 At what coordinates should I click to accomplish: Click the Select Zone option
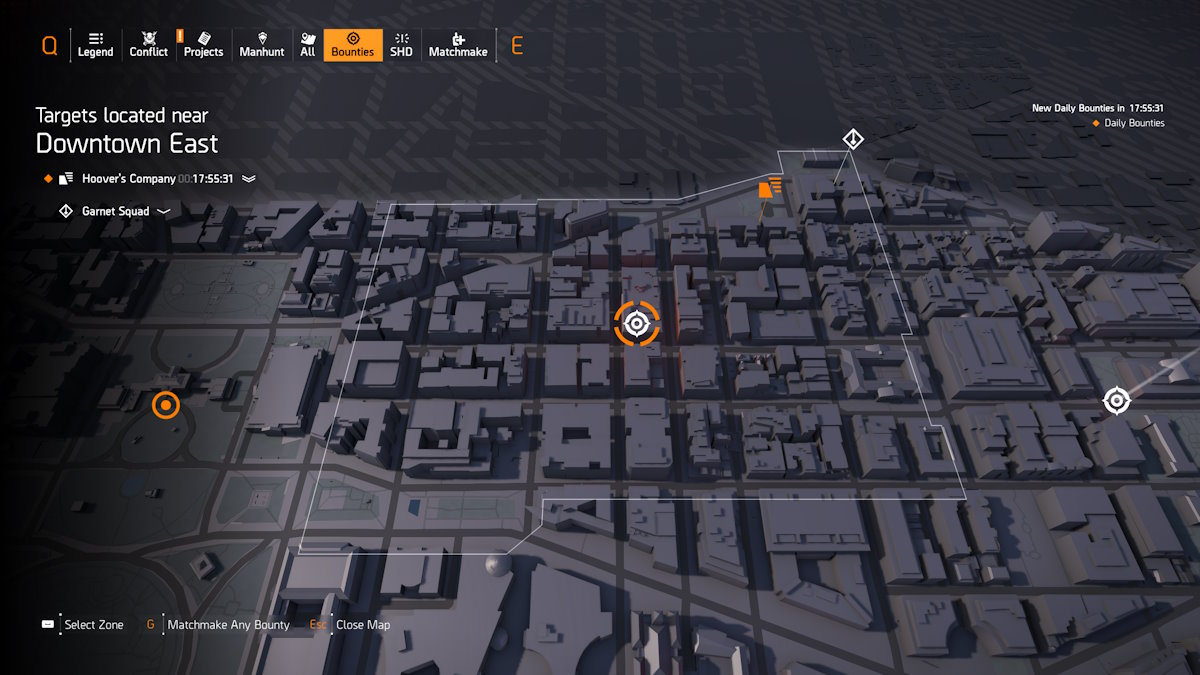(x=93, y=625)
